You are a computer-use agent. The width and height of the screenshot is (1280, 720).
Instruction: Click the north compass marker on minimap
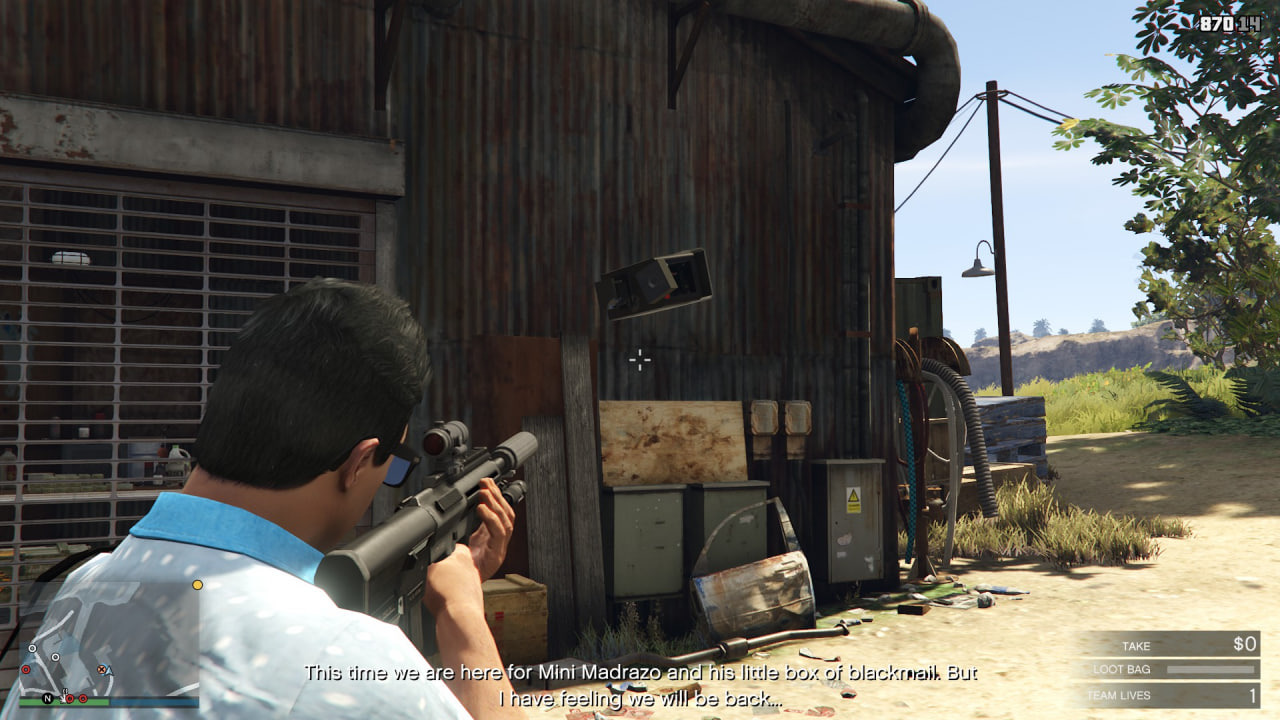(x=47, y=698)
